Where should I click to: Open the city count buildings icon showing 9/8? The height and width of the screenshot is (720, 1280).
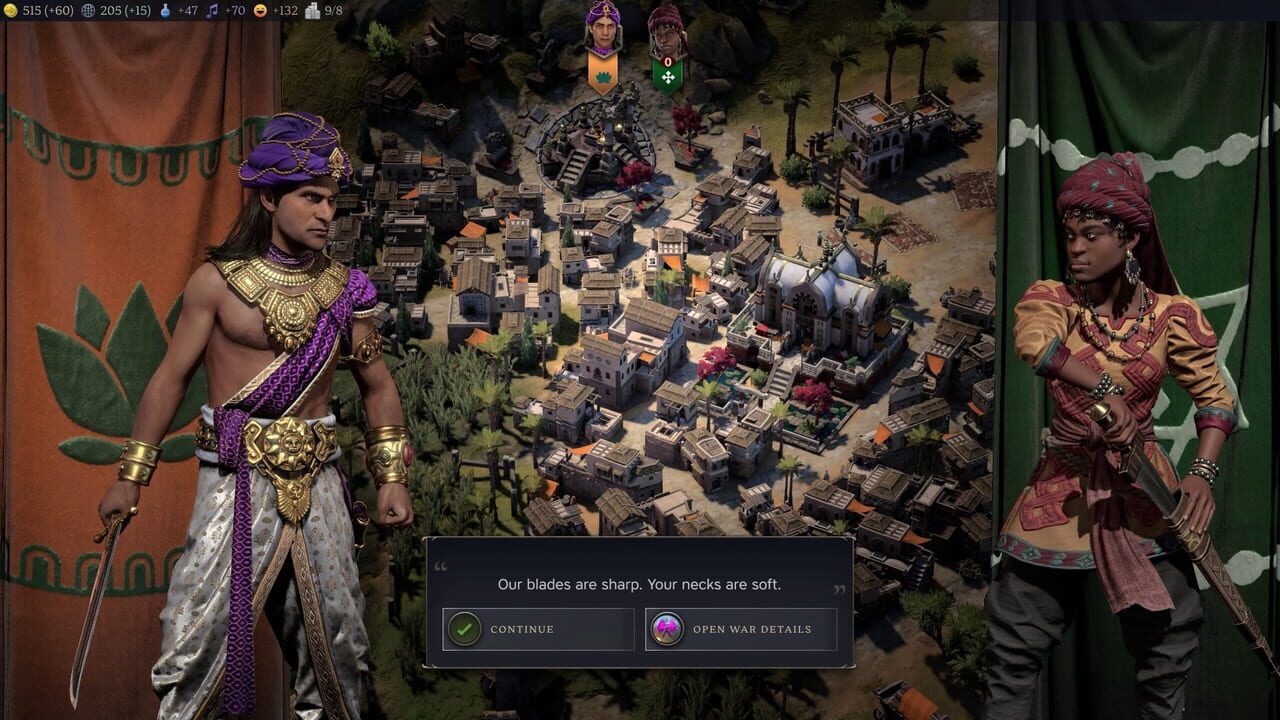tap(312, 10)
